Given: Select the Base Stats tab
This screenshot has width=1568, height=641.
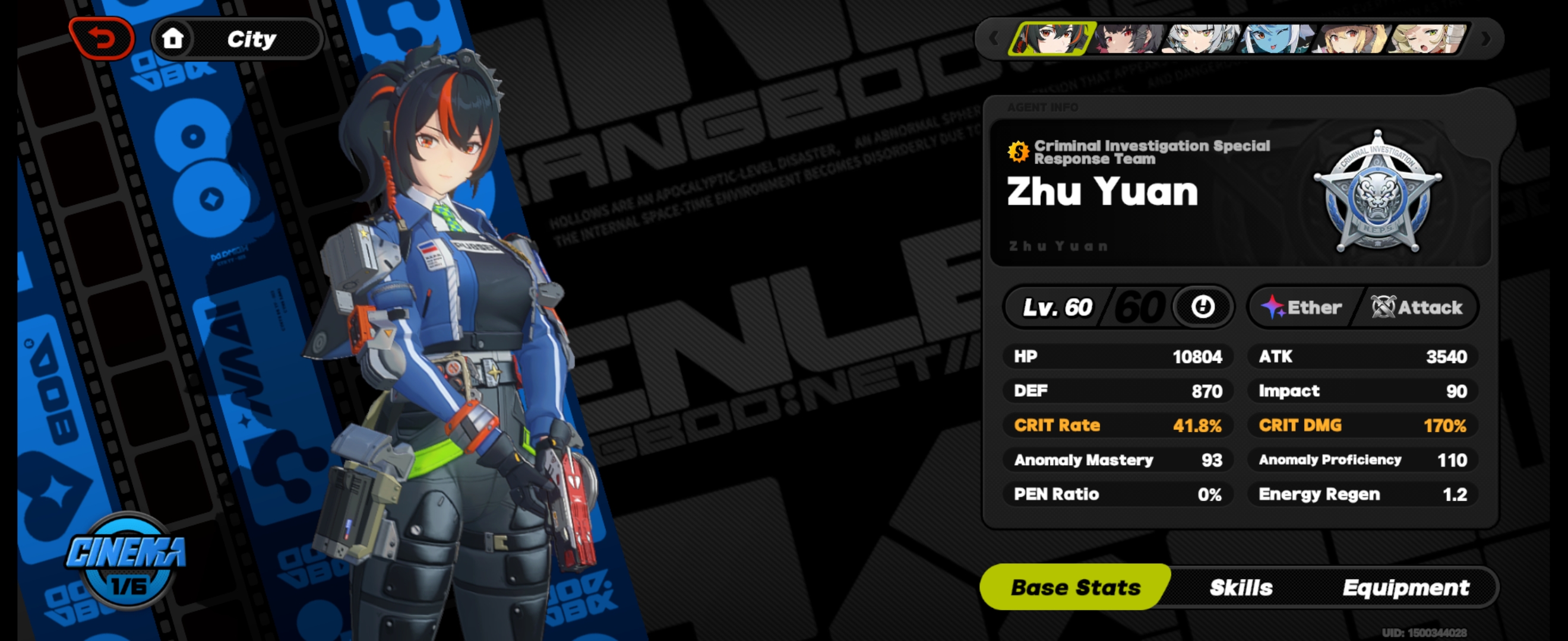Looking at the screenshot, I should 1075,588.
